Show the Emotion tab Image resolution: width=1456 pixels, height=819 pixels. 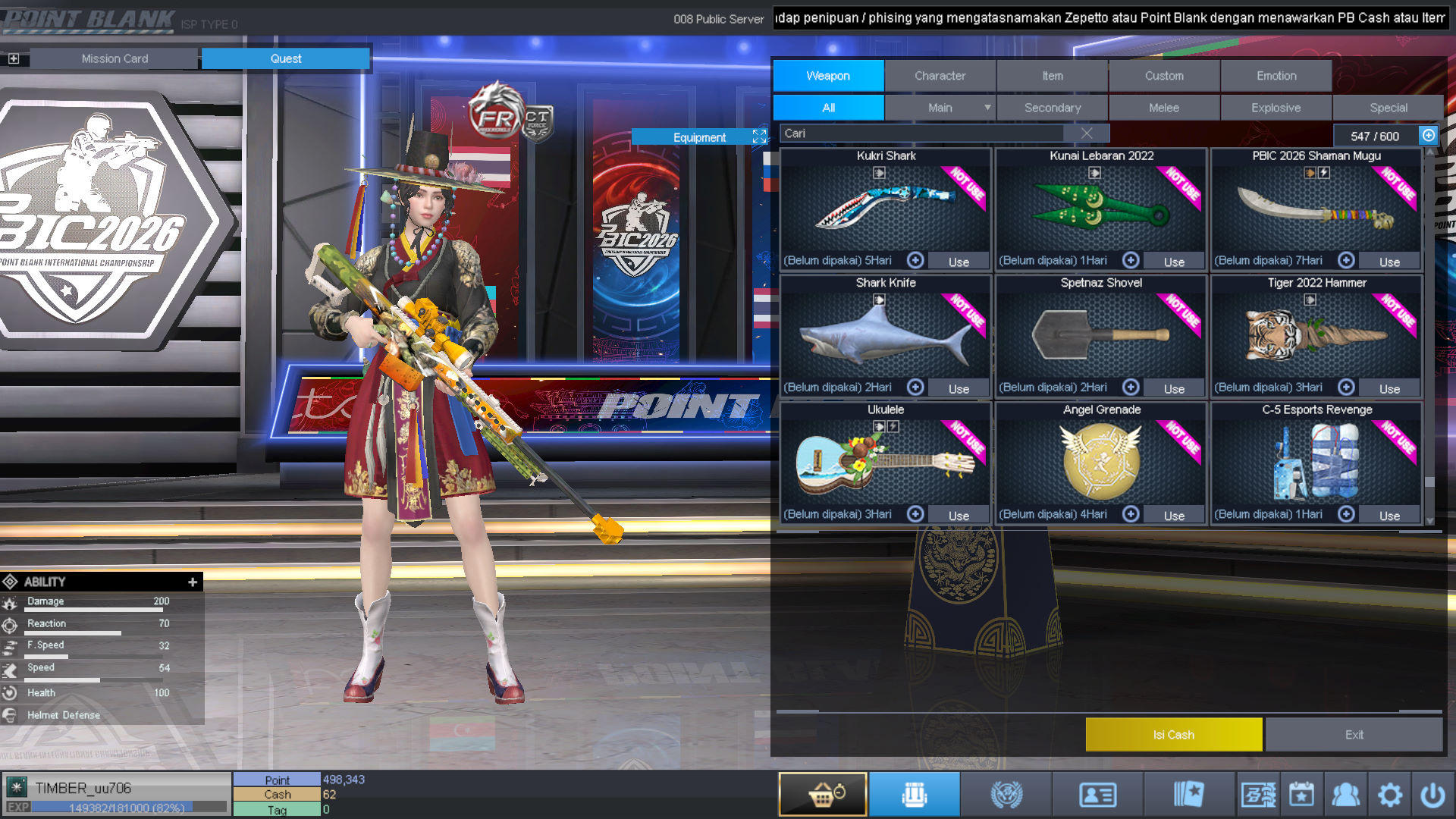coord(1276,76)
